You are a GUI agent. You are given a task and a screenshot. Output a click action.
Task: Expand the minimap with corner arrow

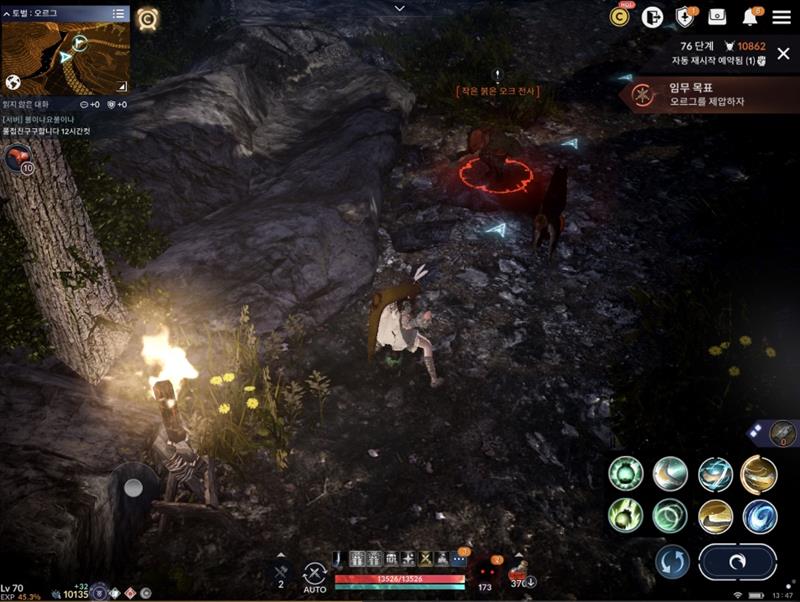tap(122, 85)
